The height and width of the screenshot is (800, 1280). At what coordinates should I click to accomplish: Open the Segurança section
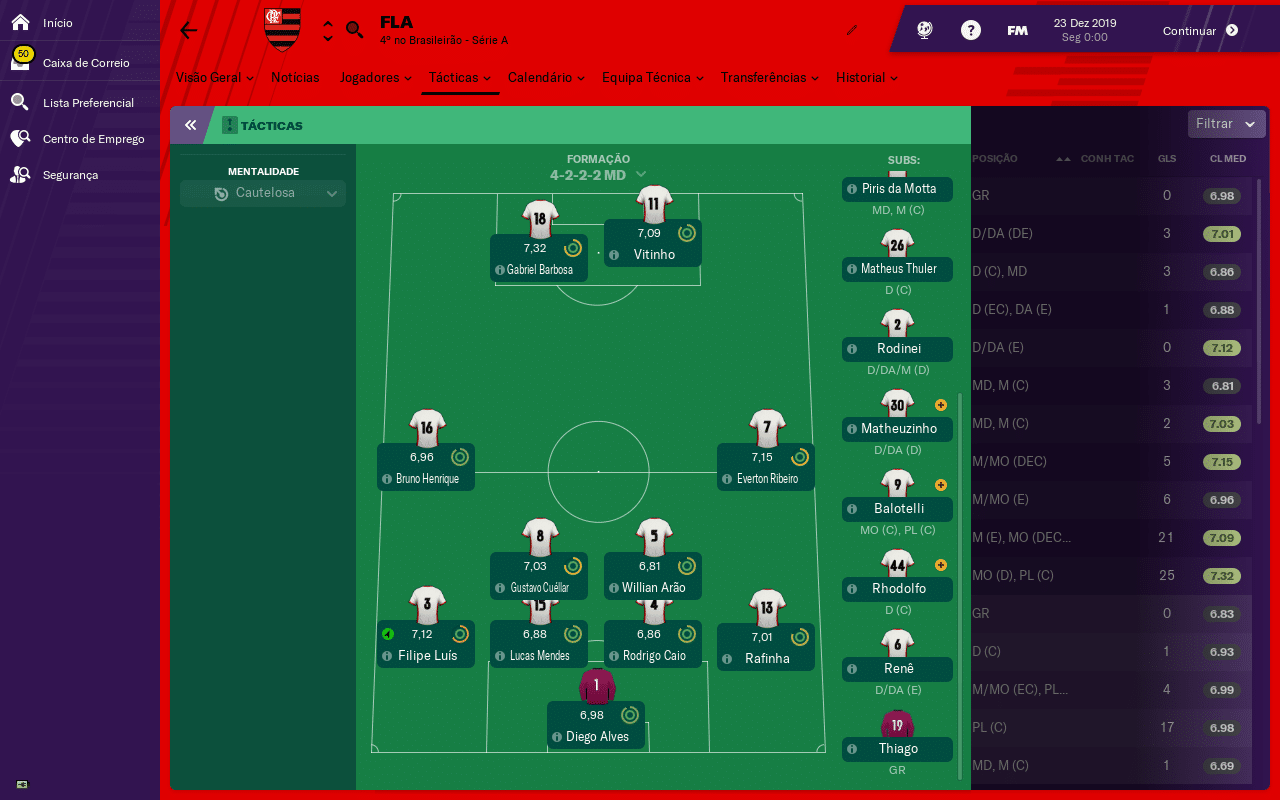(70, 175)
